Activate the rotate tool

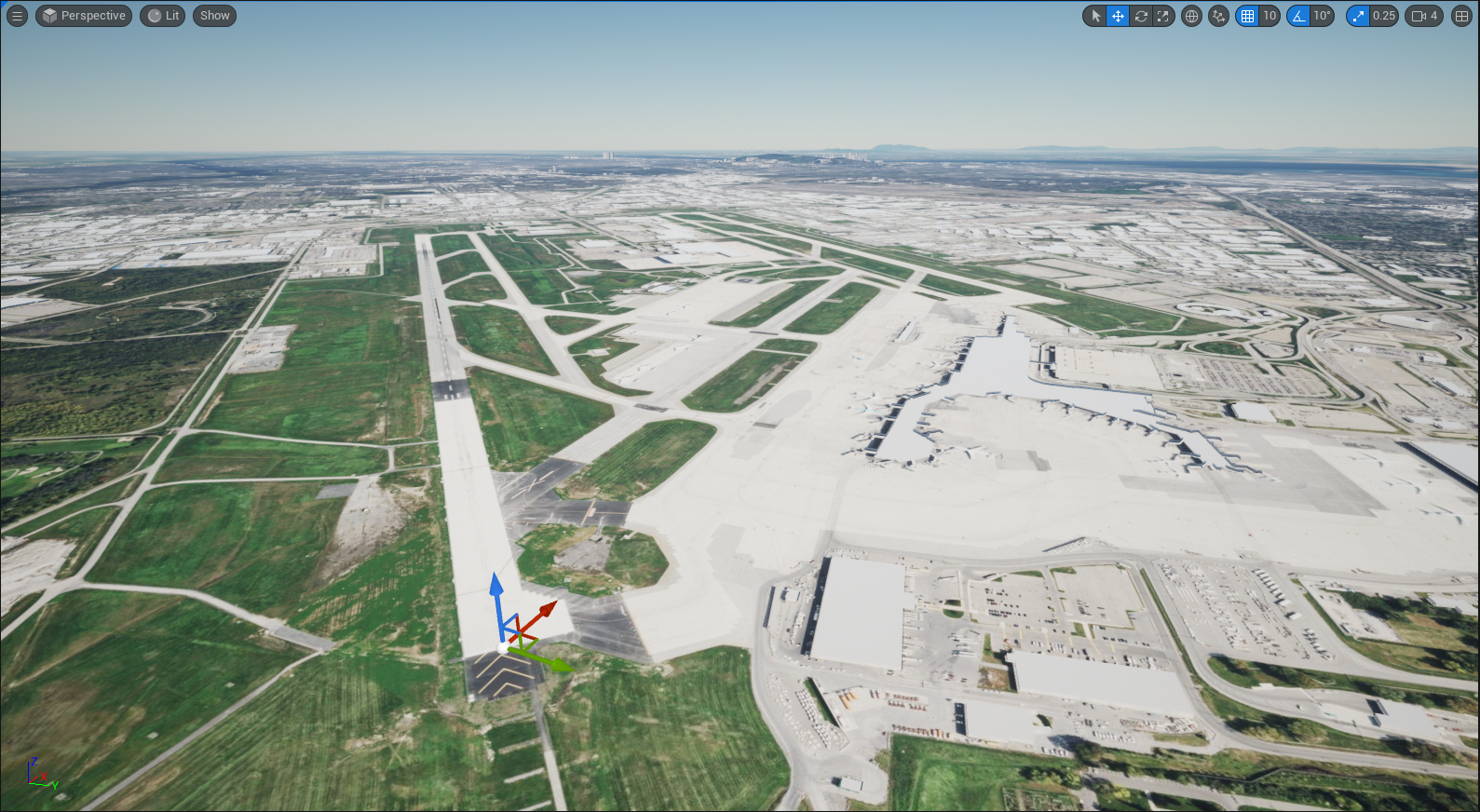(x=1140, y=16)
